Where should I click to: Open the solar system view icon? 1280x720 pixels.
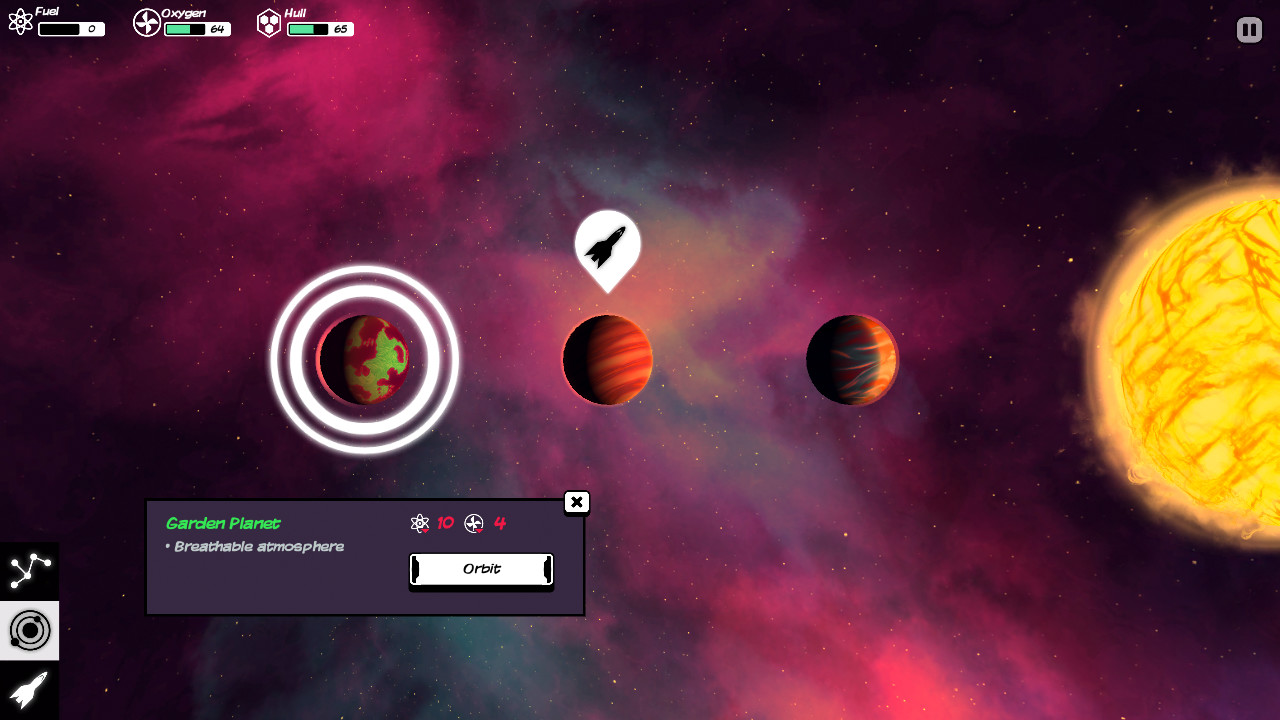[29, 630]
